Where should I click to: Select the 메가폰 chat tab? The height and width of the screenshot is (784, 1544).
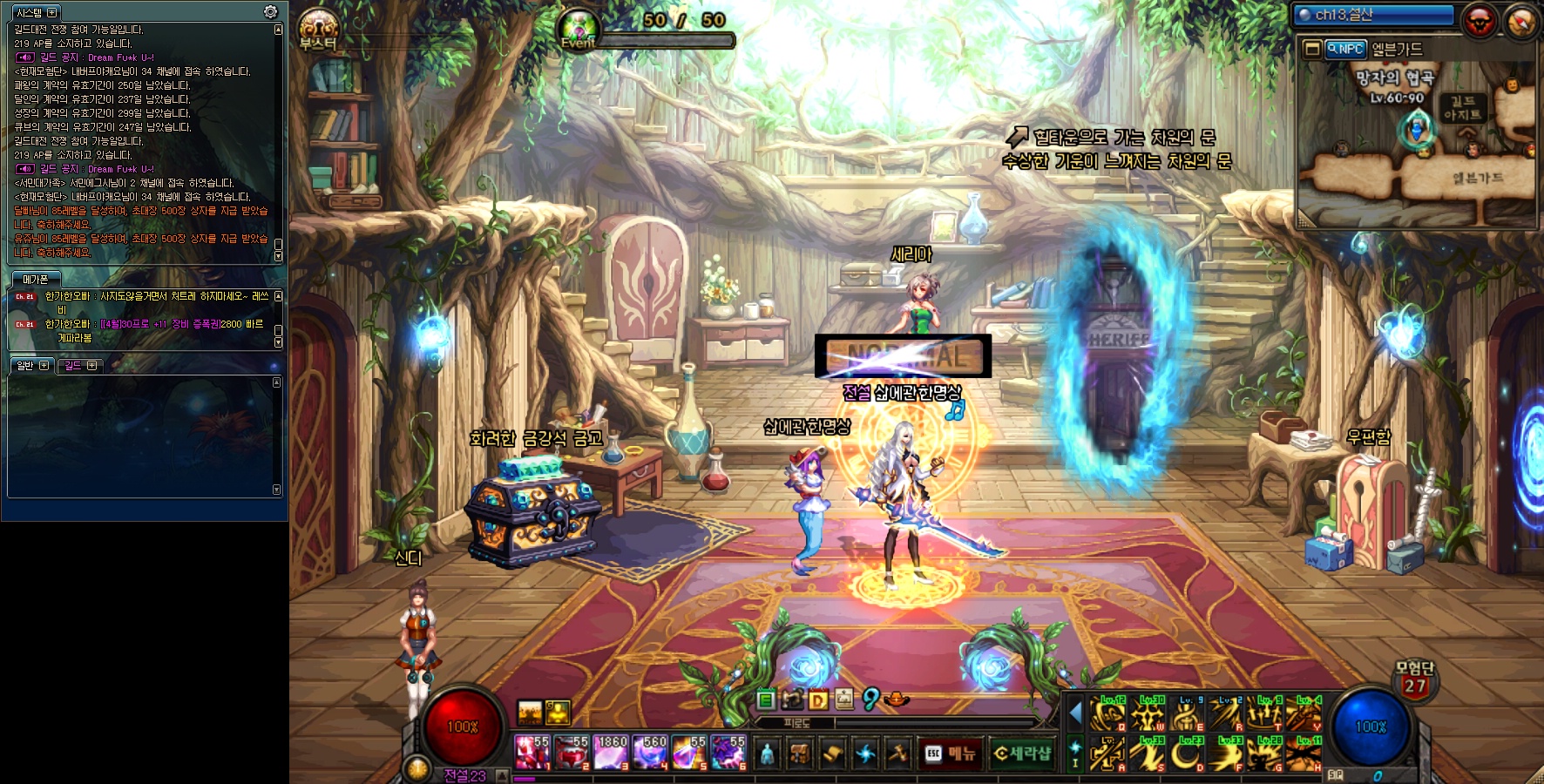[36, 280]
